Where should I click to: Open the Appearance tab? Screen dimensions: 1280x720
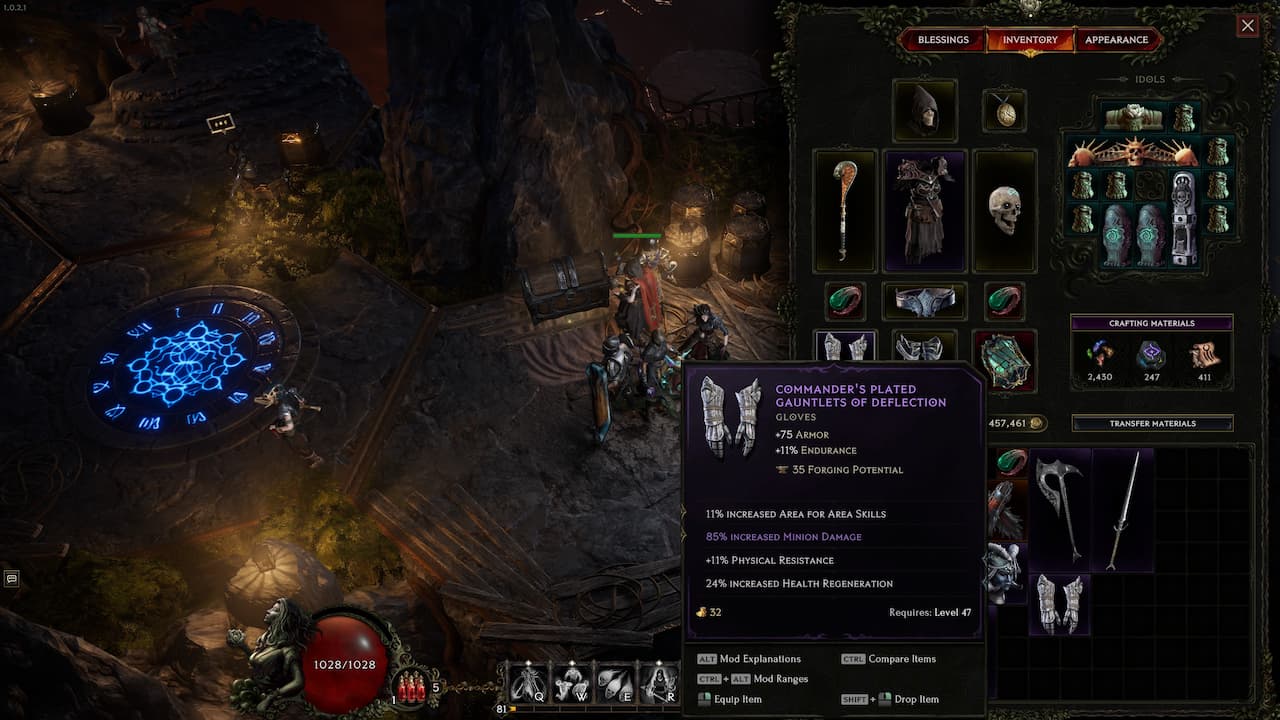[x=1116, y=40]
